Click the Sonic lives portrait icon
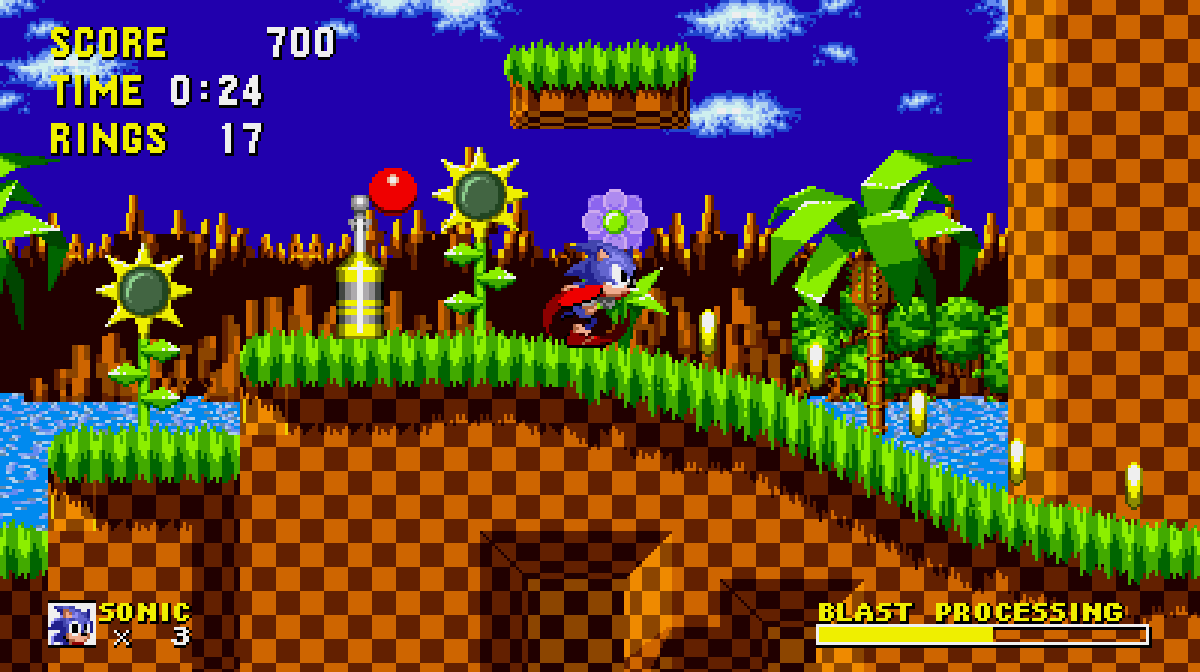 tap(72, 623)
